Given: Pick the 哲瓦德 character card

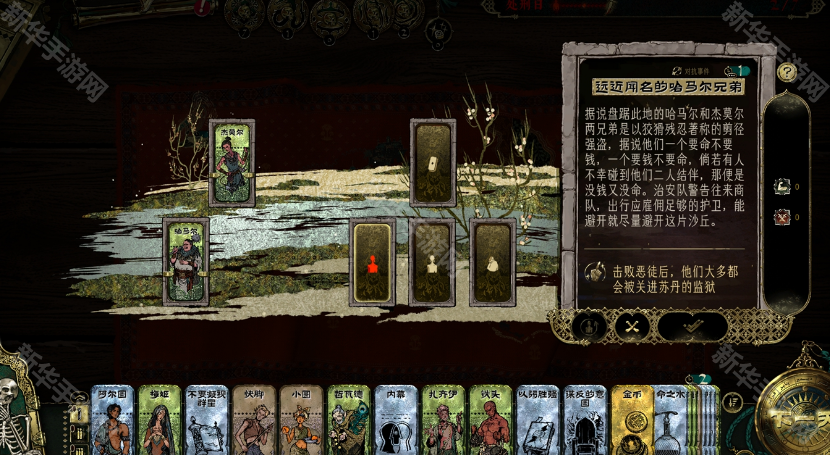Looking at the screenshot, I should pyautogui.click(x=348, y=421).
